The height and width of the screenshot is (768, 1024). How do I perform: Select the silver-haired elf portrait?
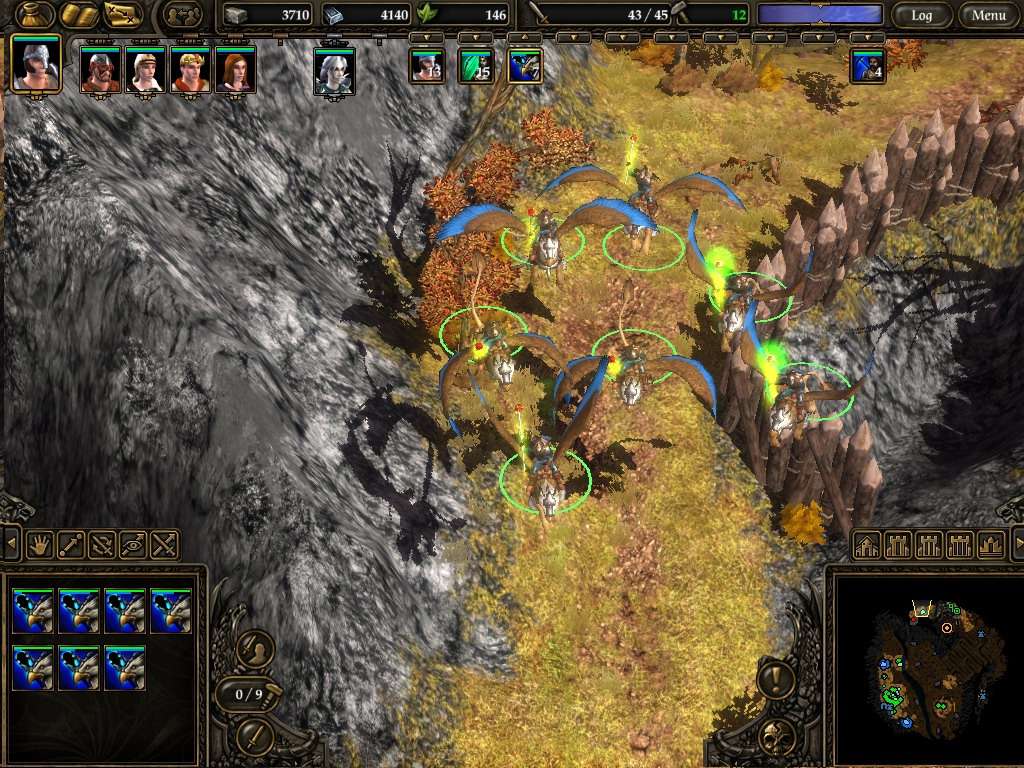[x=334, y=71]
